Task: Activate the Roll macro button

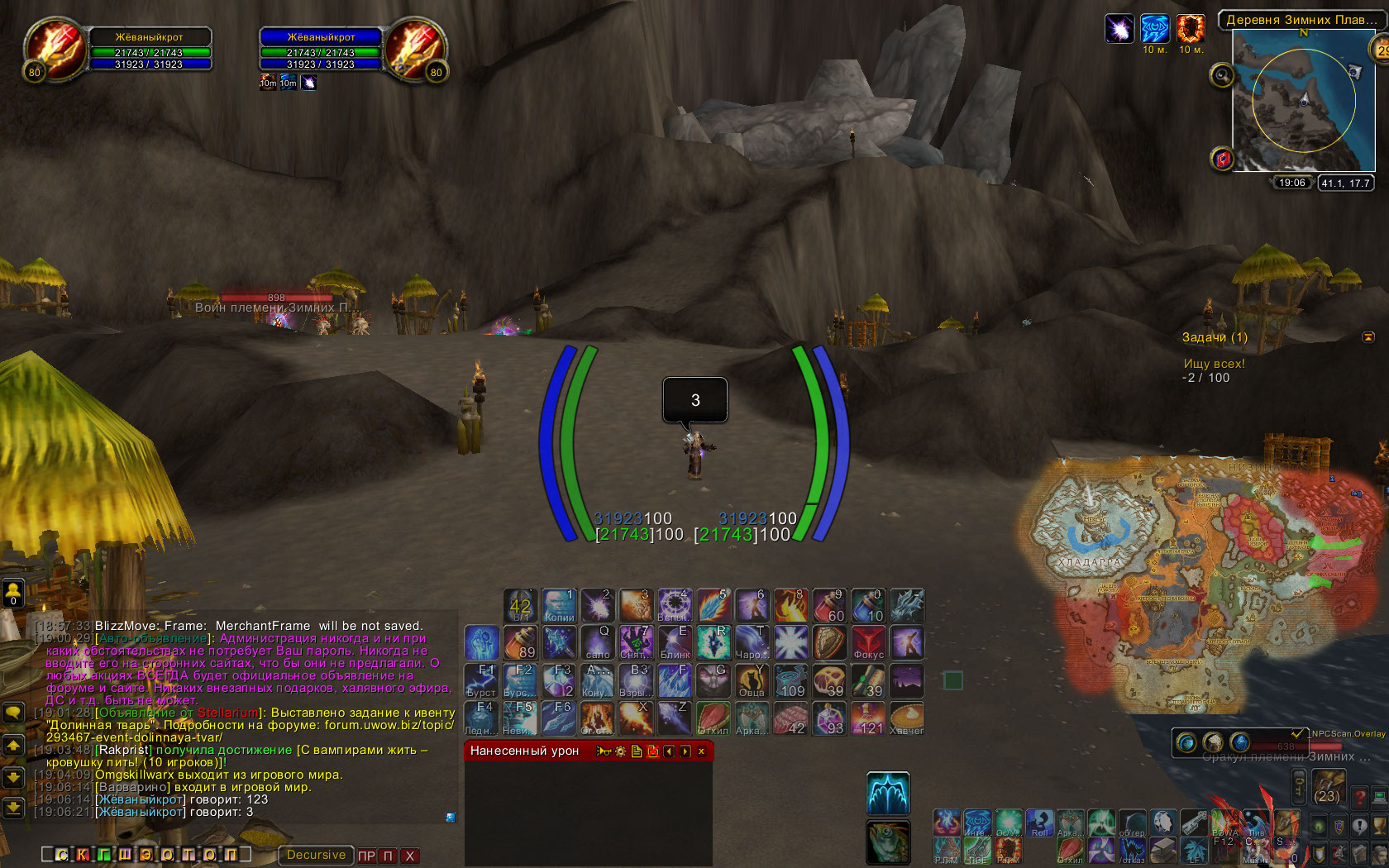Action: [1039, 823]
